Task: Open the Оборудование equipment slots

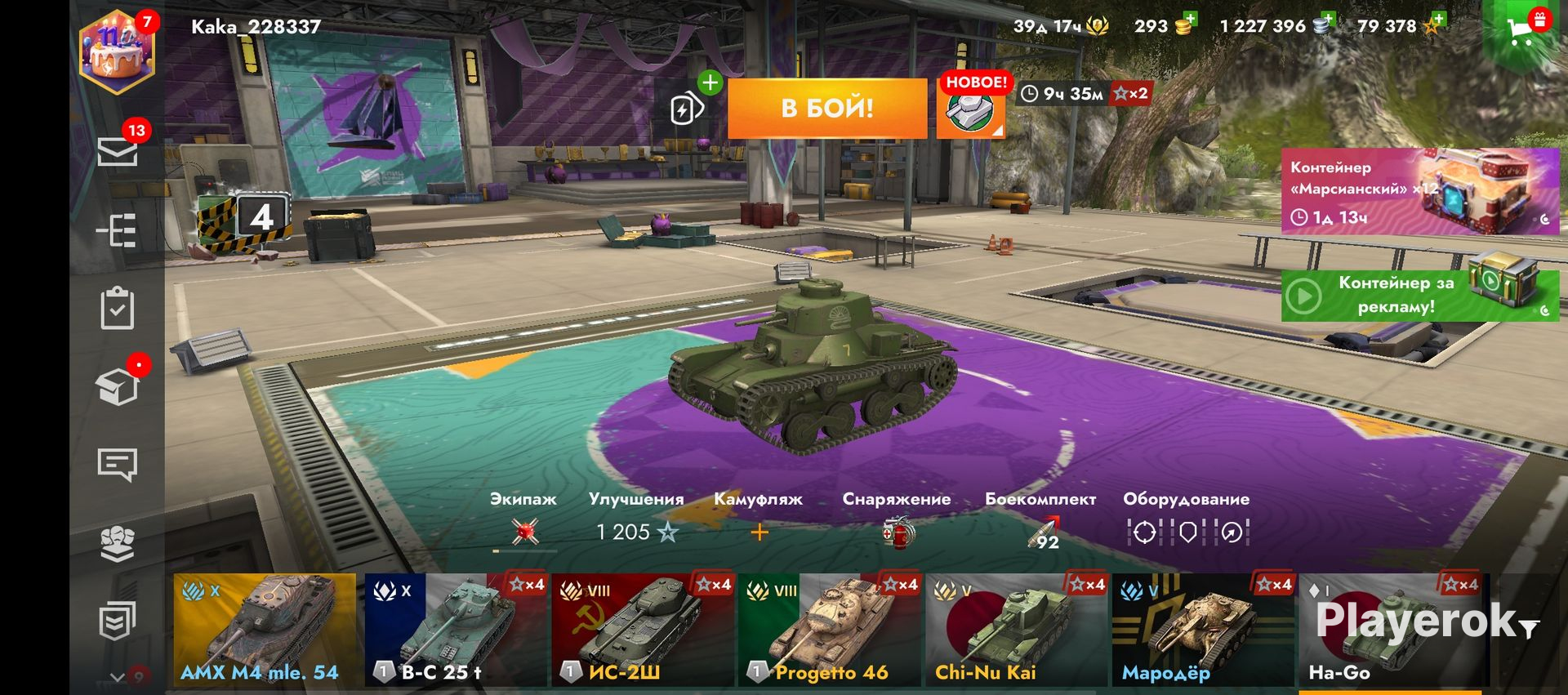Action: [1187, 523]
